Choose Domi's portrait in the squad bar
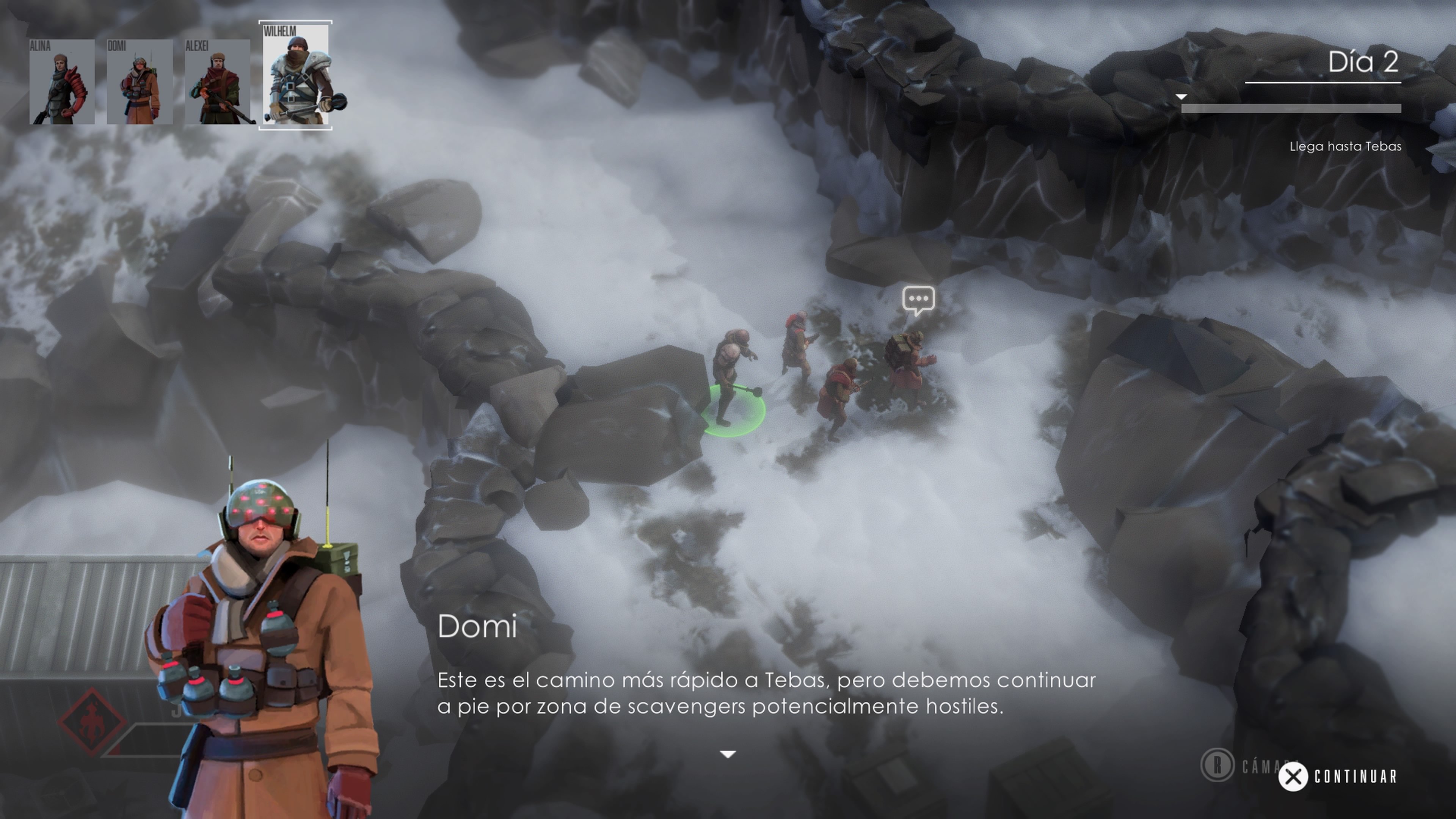The image size is (1456, 819). [139, 82]
